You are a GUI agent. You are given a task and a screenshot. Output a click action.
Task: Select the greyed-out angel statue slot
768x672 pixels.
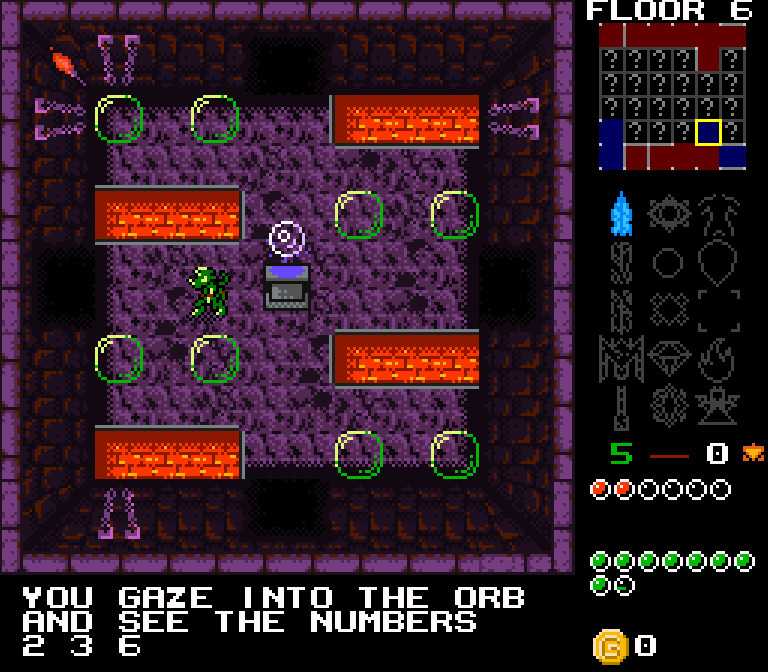point(716,406)
